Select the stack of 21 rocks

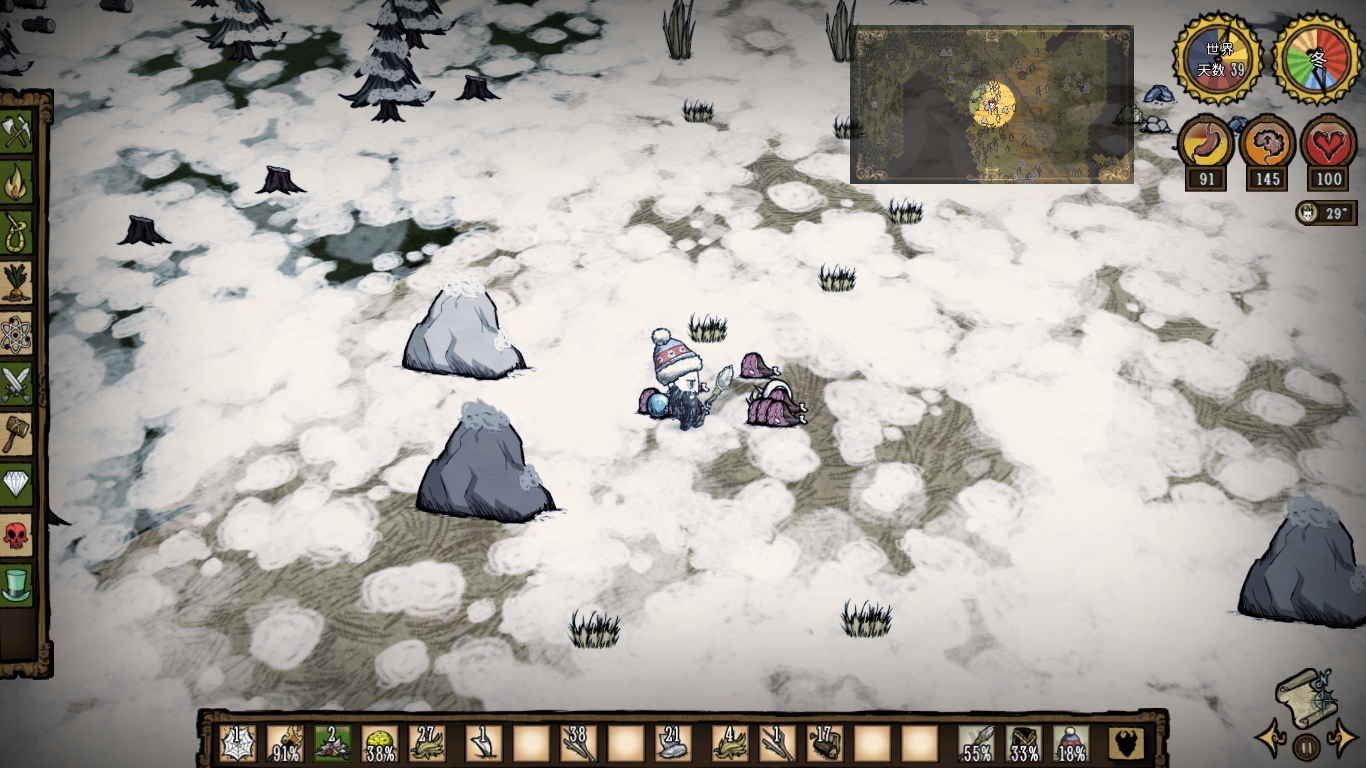672,744
